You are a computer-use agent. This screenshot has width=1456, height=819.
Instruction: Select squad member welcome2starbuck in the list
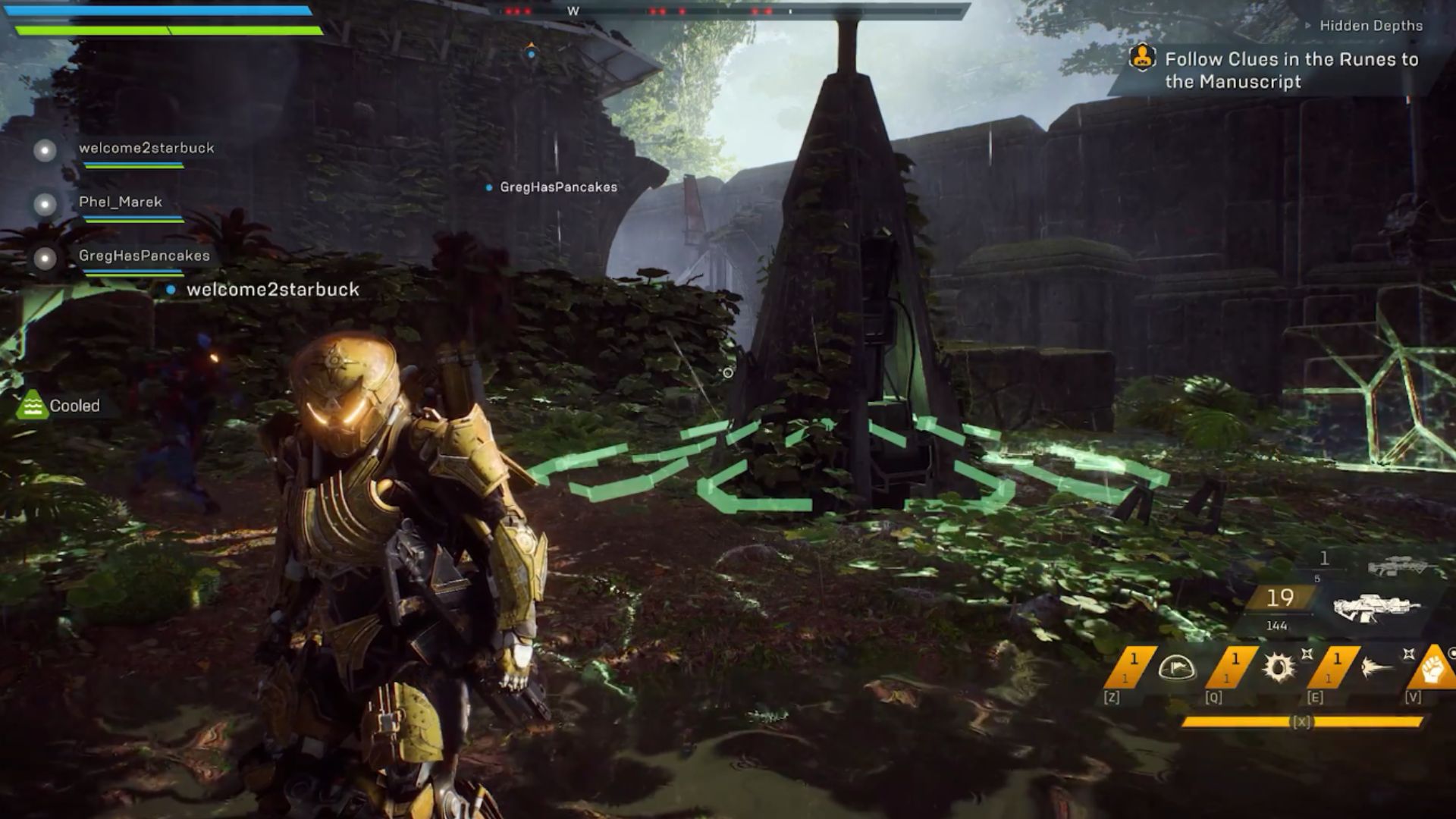tap(146, 149)
